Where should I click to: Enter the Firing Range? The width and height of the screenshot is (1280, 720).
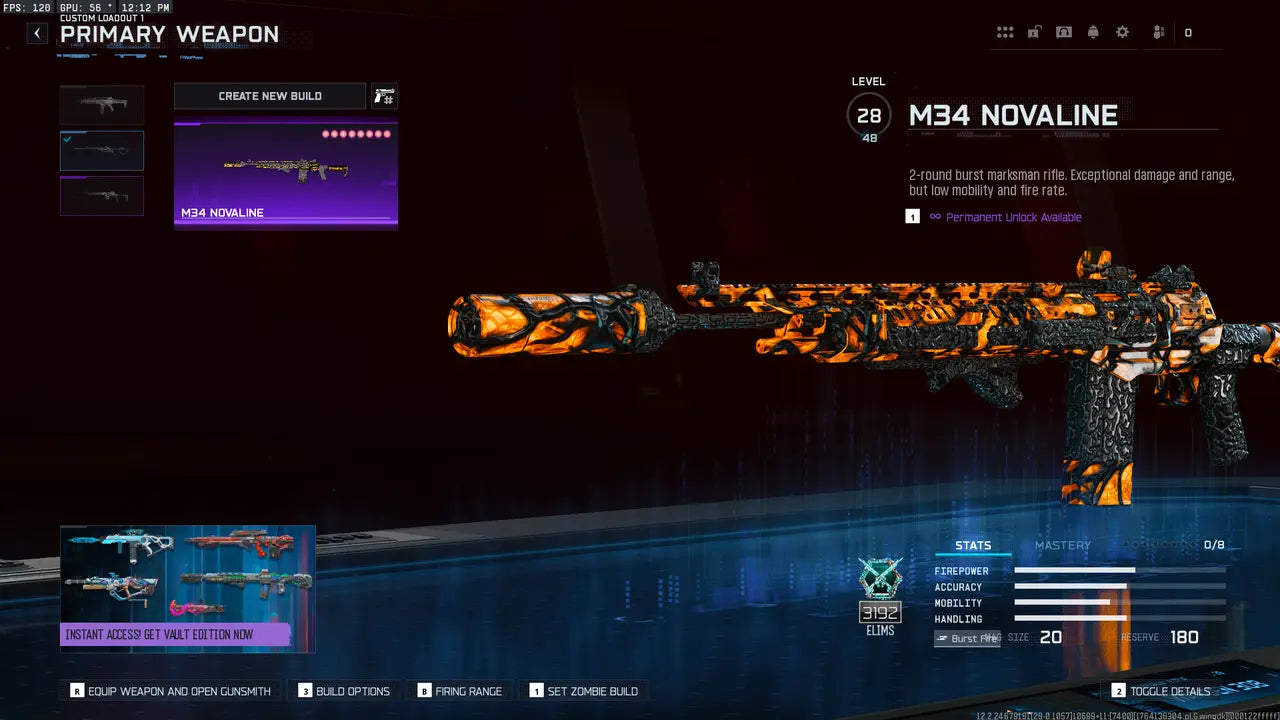pos(459,691)
